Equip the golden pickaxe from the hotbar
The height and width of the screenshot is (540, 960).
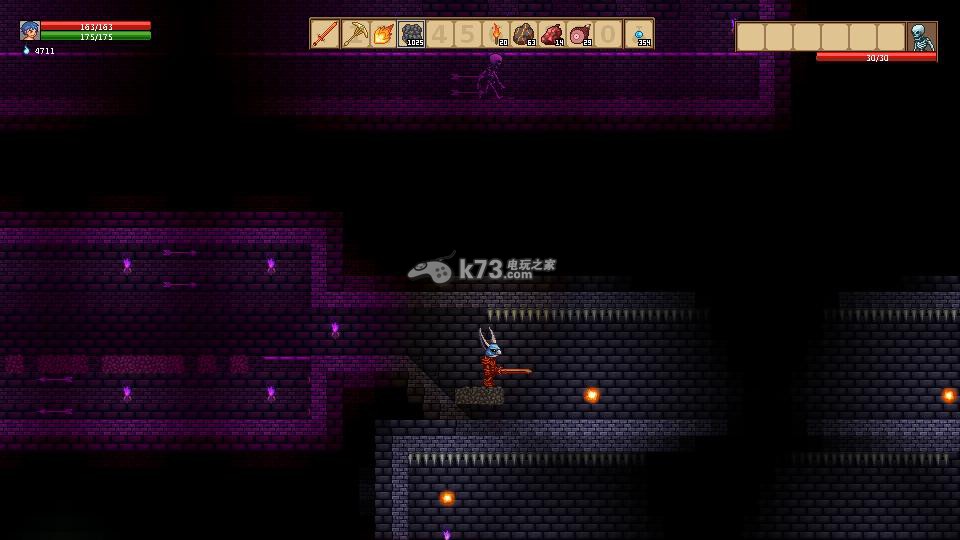[x=355, y=34]
